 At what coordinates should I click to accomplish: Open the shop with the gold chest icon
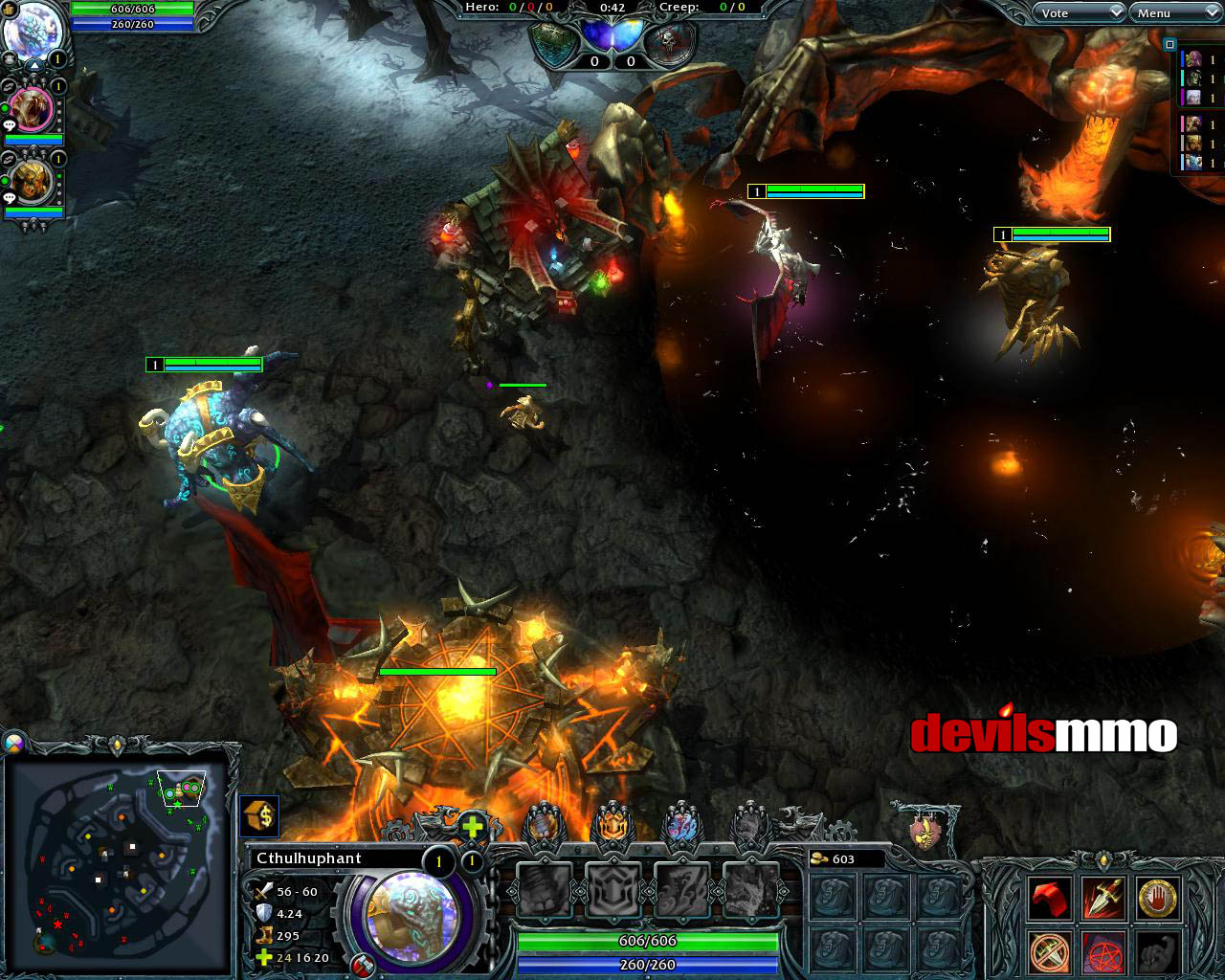point(259,816)
